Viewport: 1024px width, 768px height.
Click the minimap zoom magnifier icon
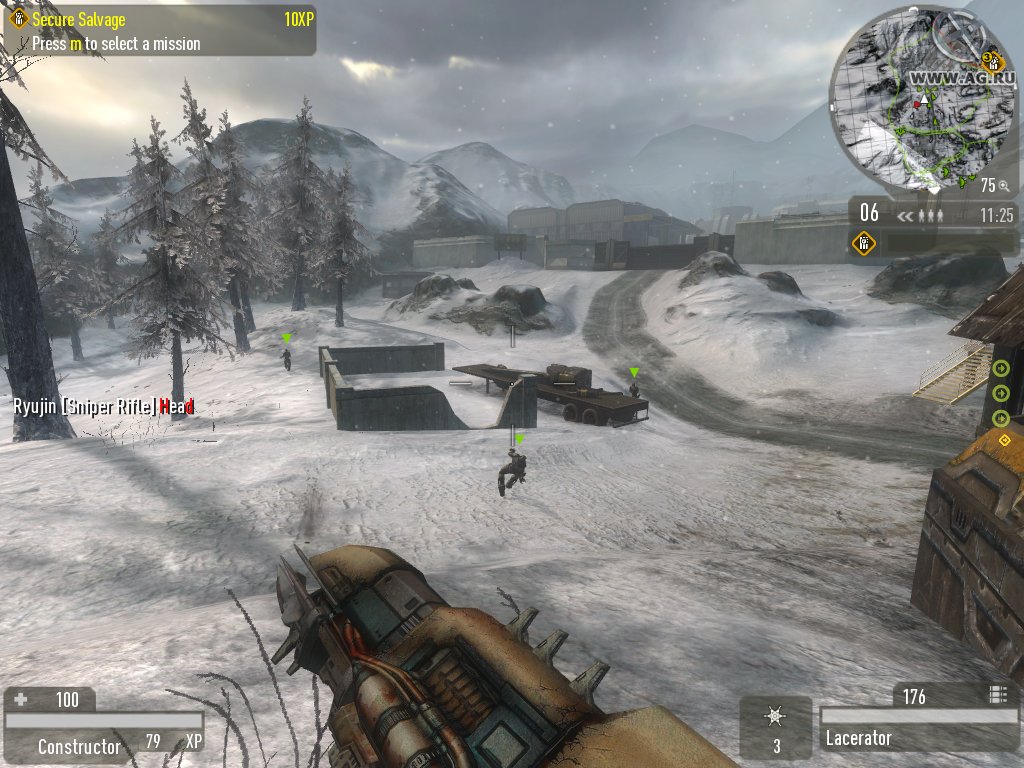(1003, 186)
